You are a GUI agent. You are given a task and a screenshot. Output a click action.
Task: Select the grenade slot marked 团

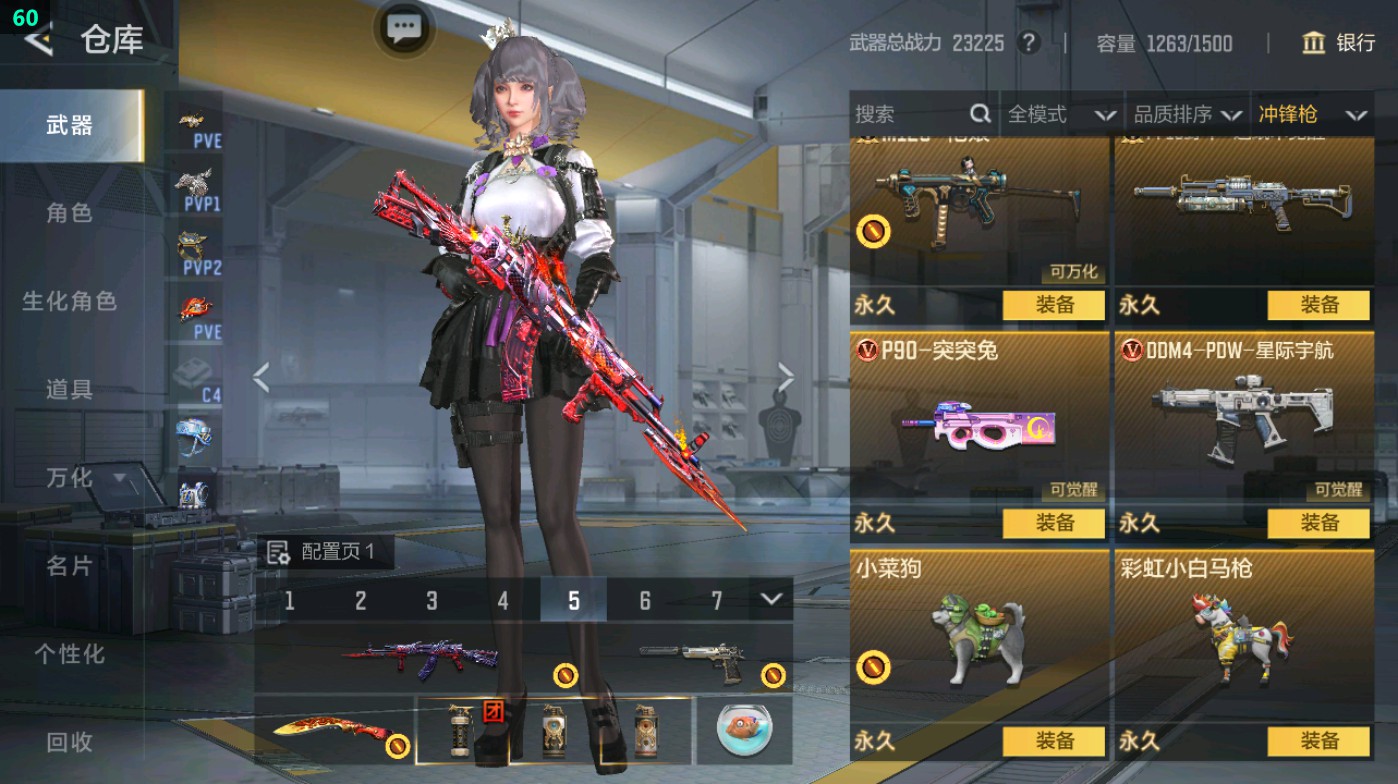click(463, 732)
